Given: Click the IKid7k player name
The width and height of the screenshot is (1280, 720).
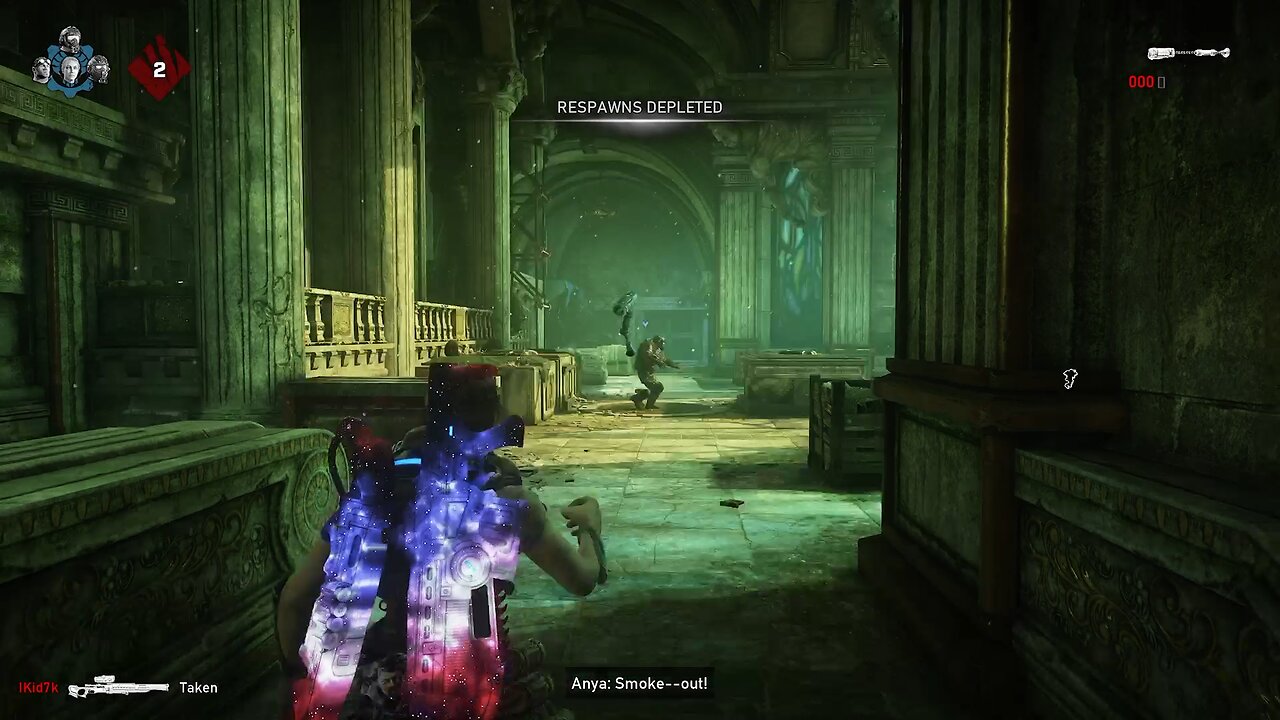Looking at the screenshot, I should point(39,688).
